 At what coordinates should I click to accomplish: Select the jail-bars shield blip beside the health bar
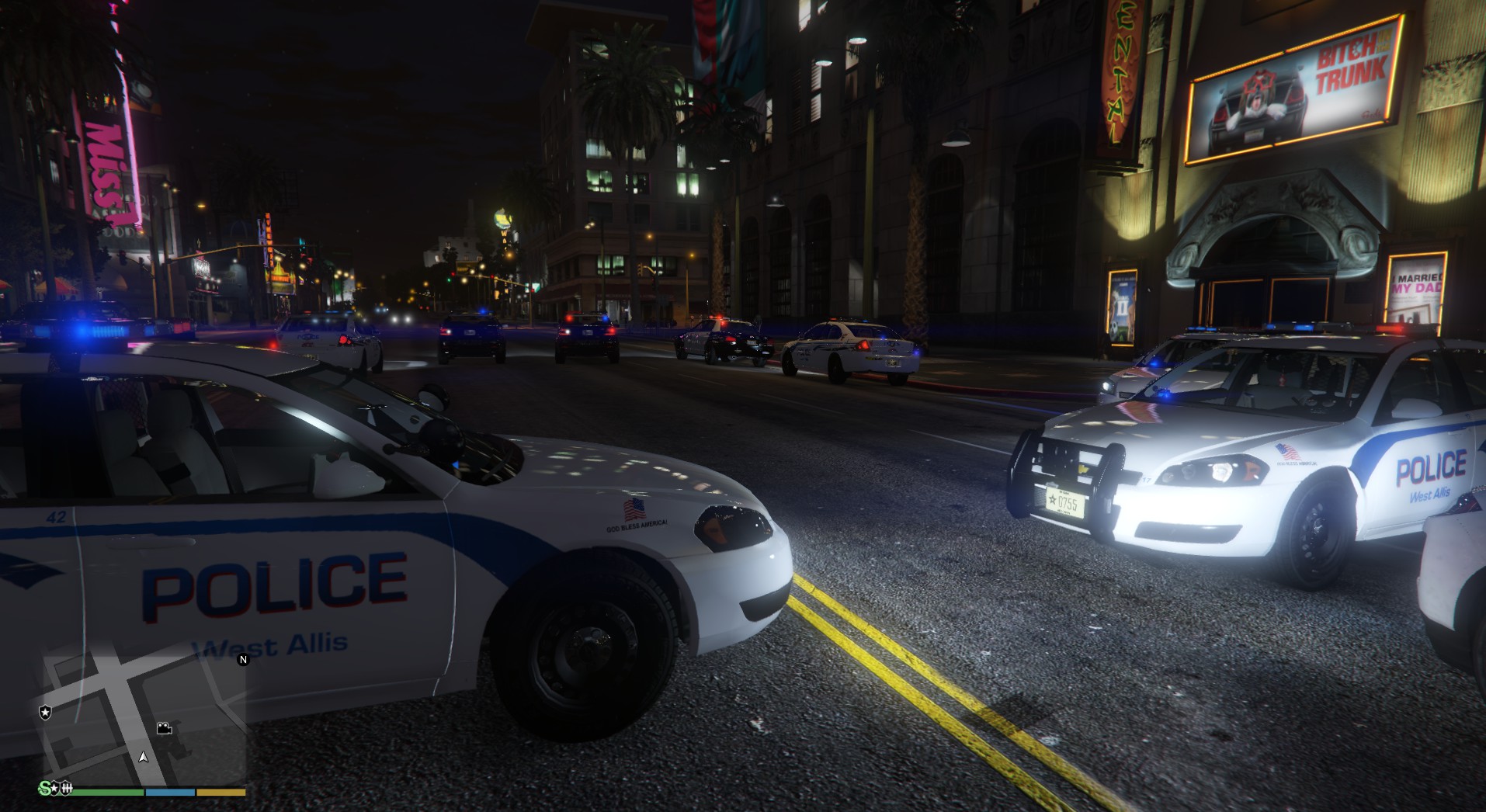[66, 789]
